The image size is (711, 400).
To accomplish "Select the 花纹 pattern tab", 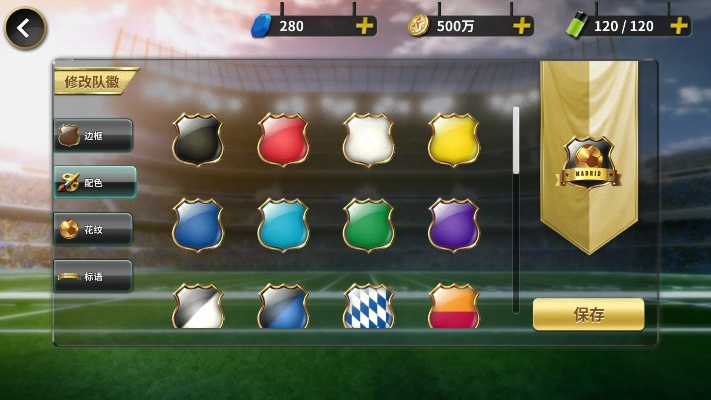I will [93, 229].
